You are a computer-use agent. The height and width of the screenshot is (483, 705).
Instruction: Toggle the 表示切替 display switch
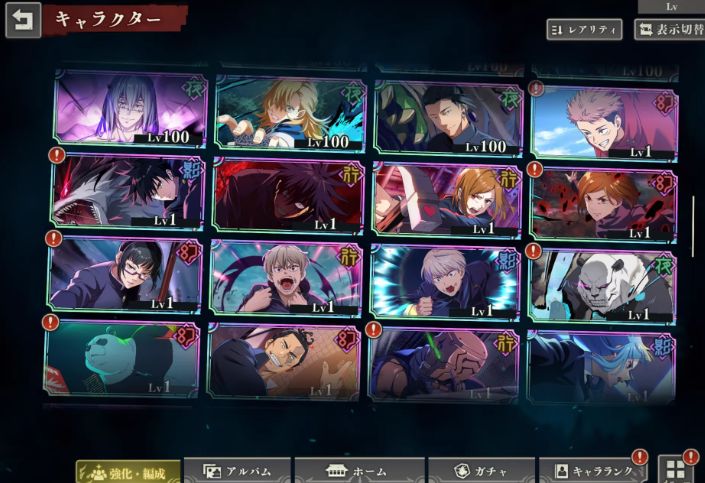click(669, 29)
